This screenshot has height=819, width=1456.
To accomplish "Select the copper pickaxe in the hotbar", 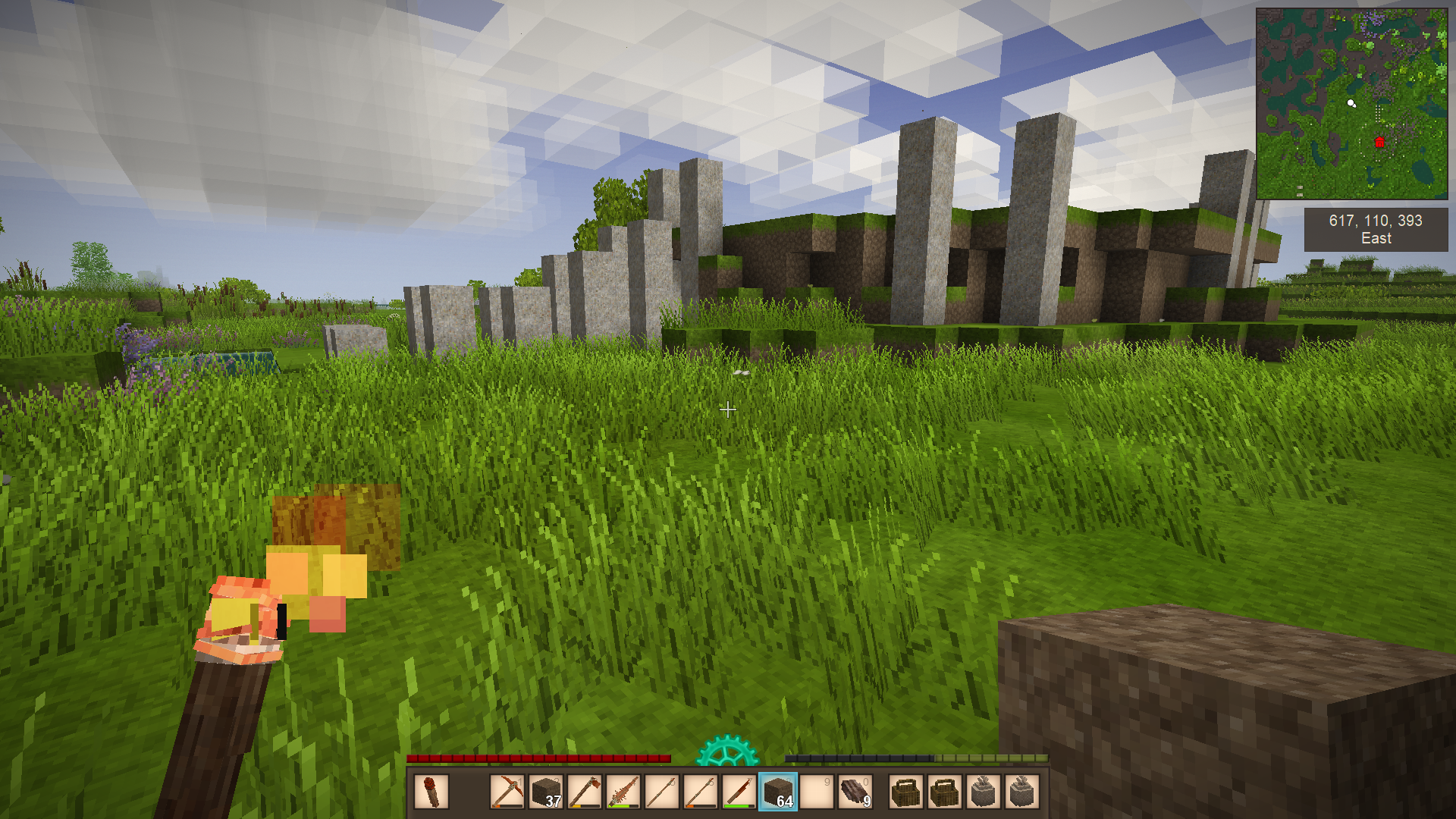I will tap(507, 792).
